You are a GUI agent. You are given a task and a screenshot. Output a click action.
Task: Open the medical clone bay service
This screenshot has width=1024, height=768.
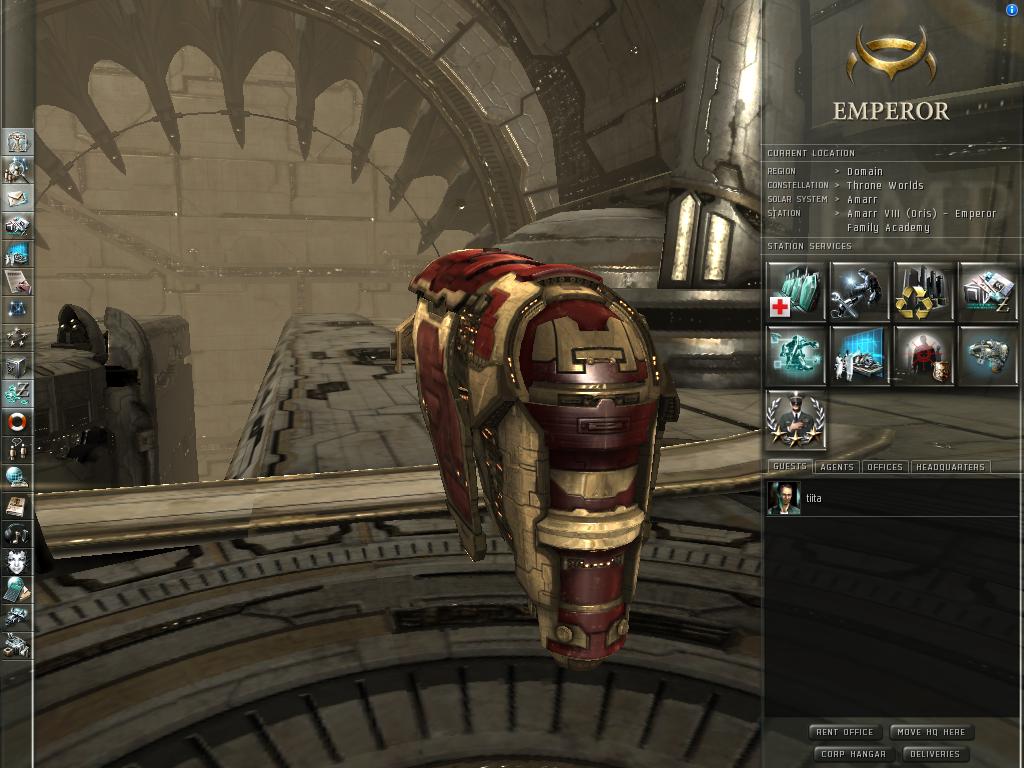pyautogui.click(x=796, y=291)
